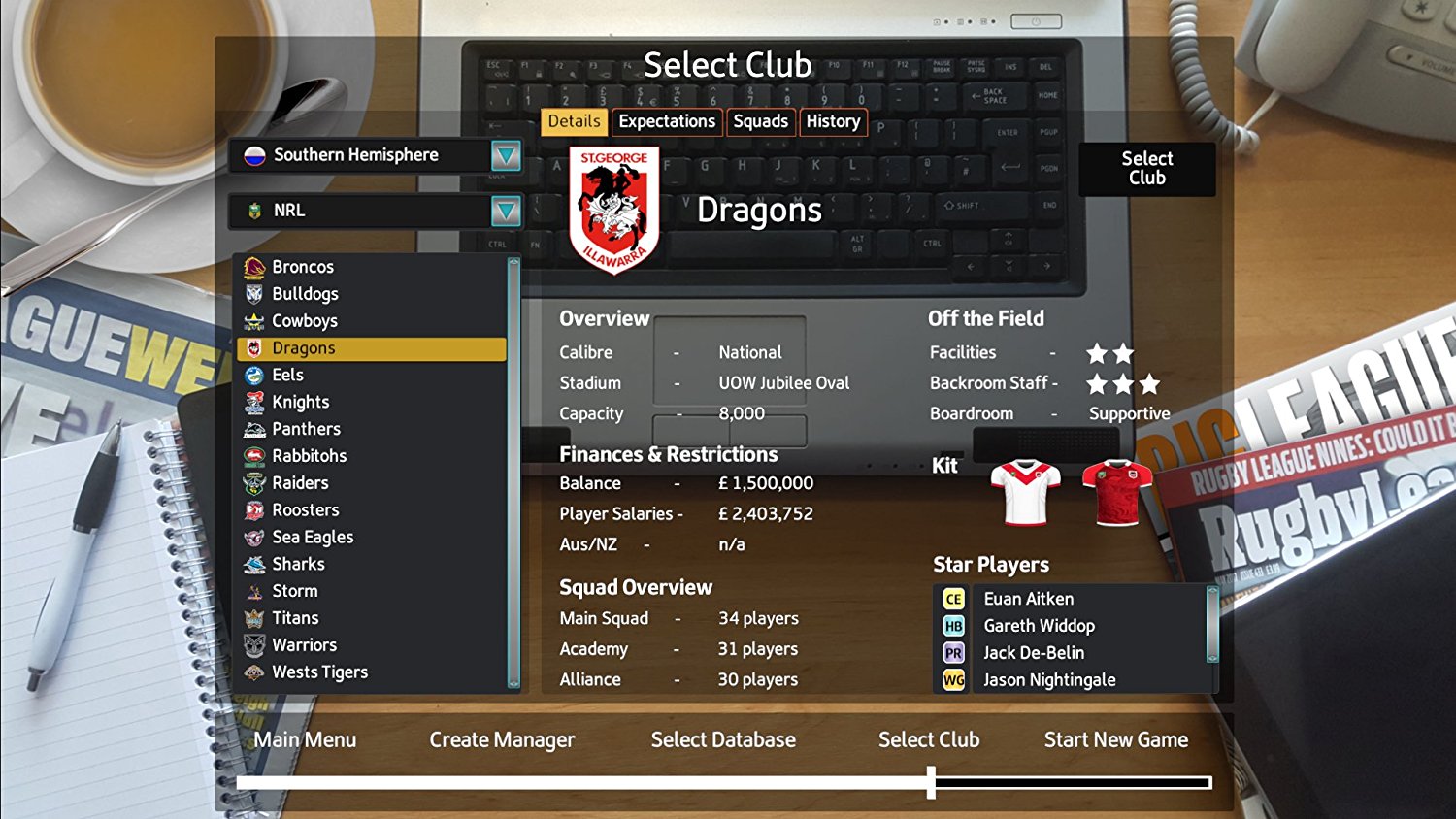Click the CE position badge beside Euan Aitken
The height and width of the screenshot is (819, 1456).
[x=953, y=599]
